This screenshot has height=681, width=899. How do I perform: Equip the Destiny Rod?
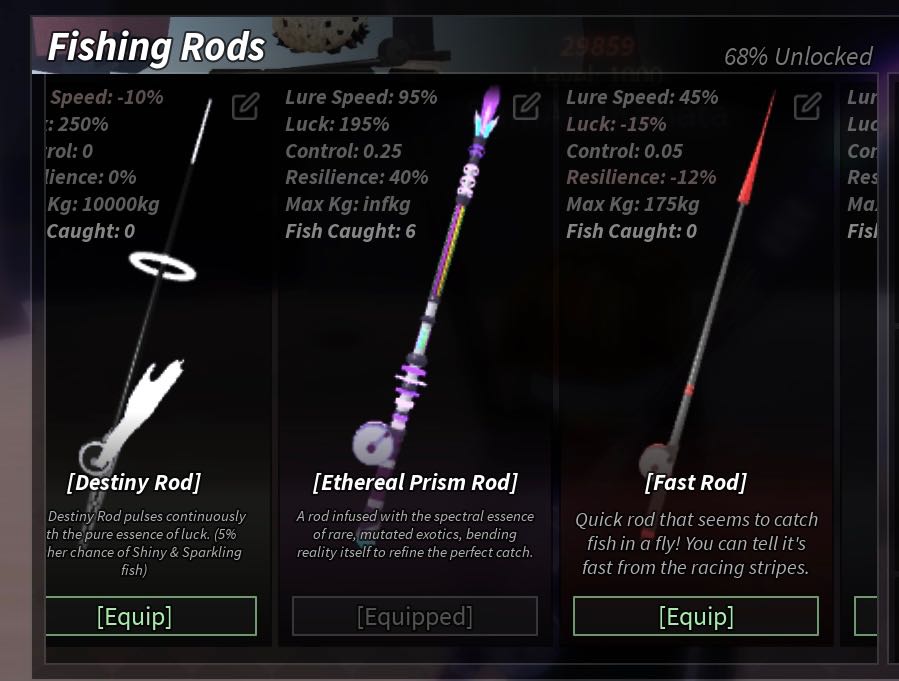150,616
